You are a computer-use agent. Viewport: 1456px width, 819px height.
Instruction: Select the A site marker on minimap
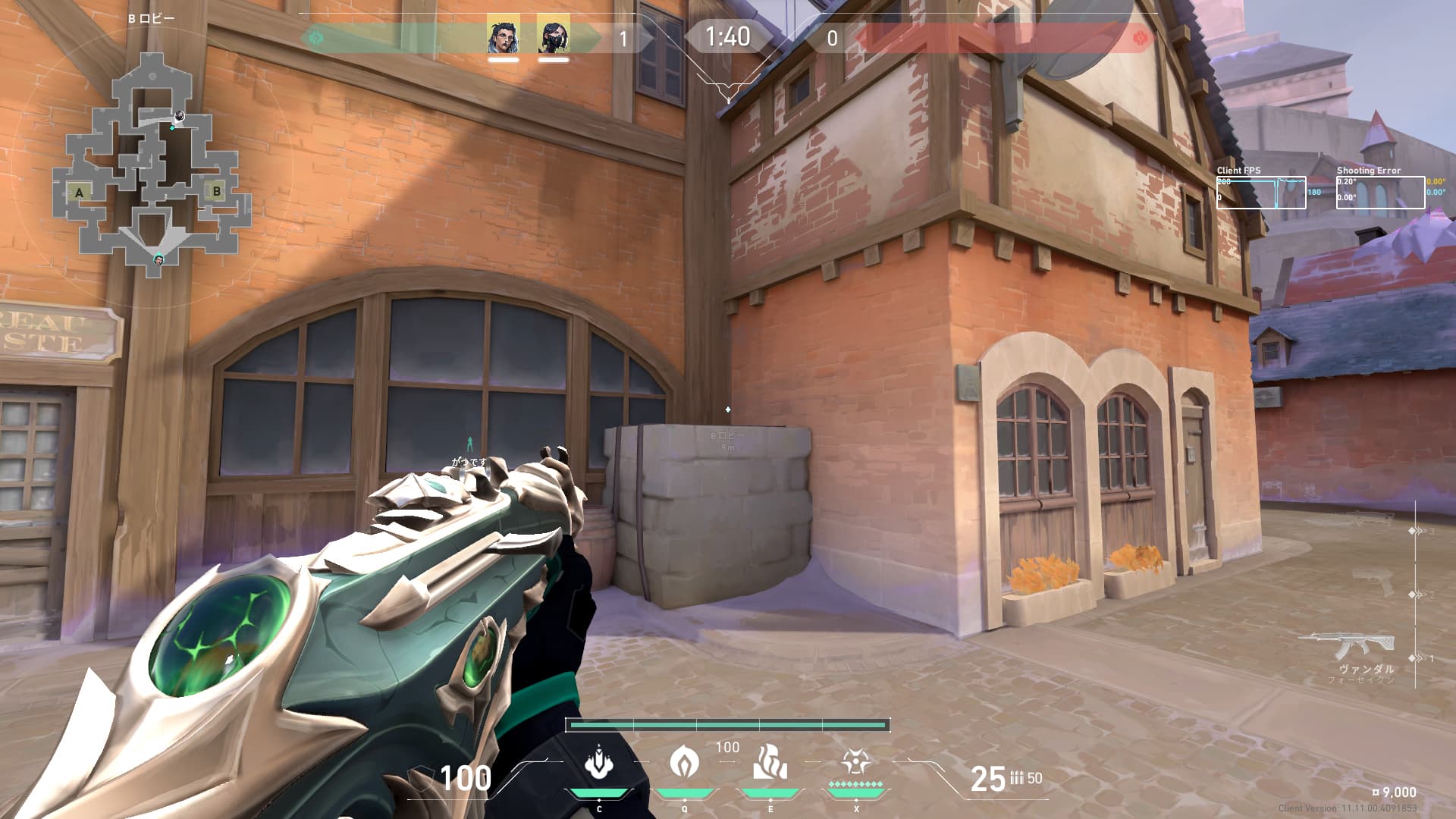click(x=79, y=193)
